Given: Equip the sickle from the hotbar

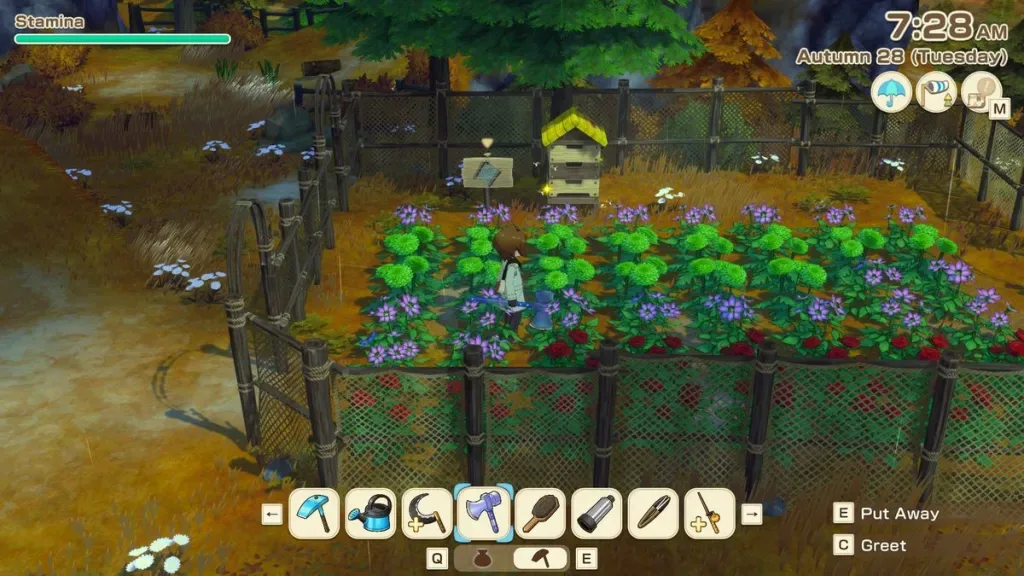Looking at the screenshot, I should [427, 514].
